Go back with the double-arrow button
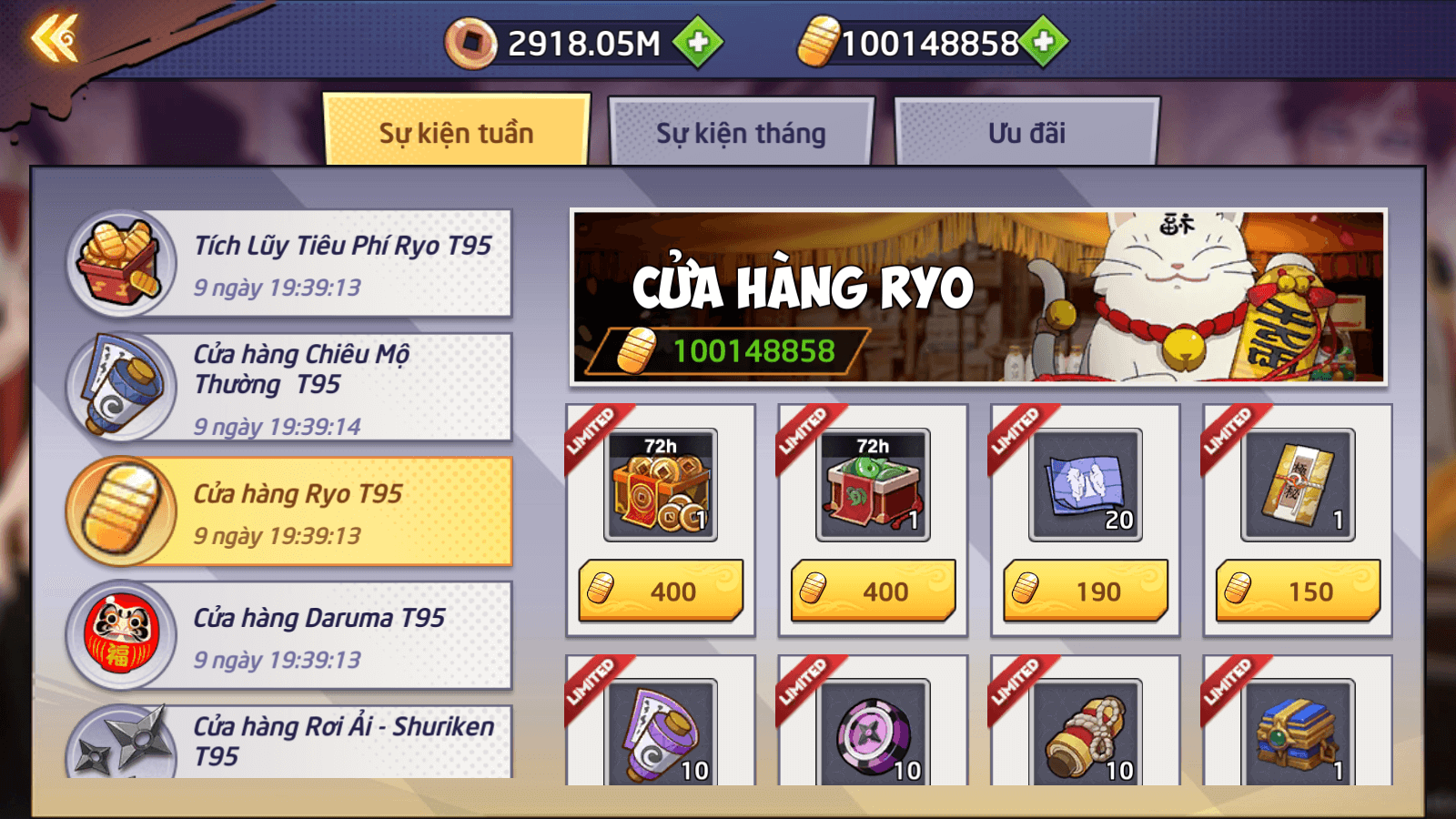The image size is (1456, 819). [x=55, y=40]
